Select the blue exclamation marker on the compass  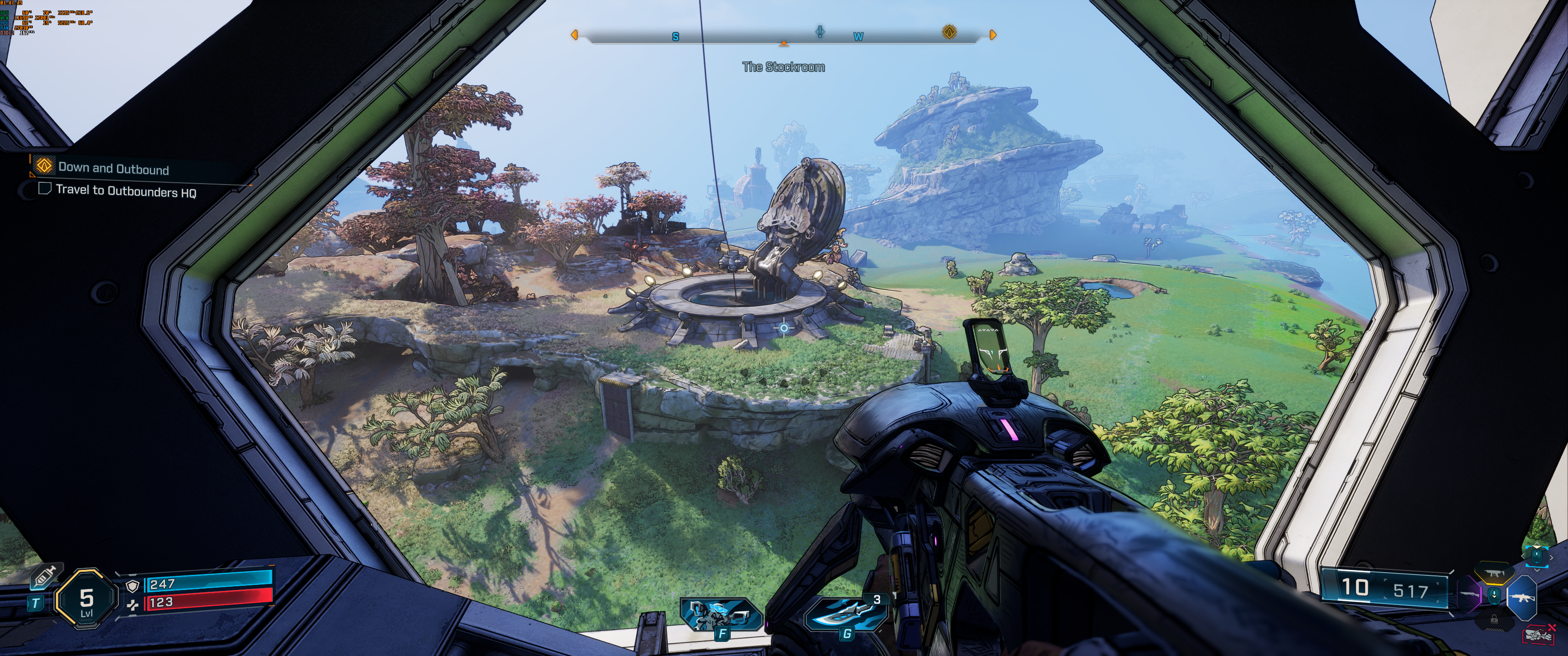click(x=820, y=31)
